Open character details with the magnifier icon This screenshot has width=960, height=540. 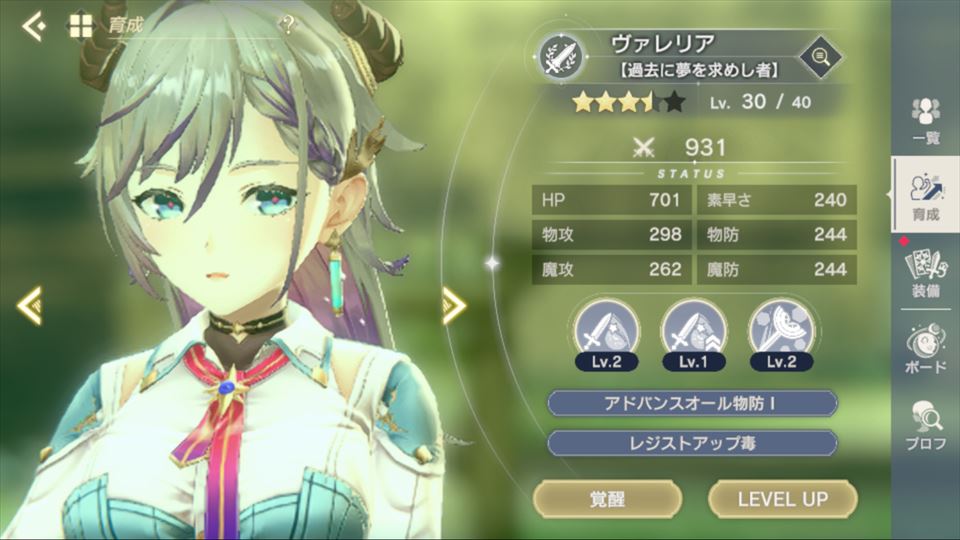click(x=821, y=55)
